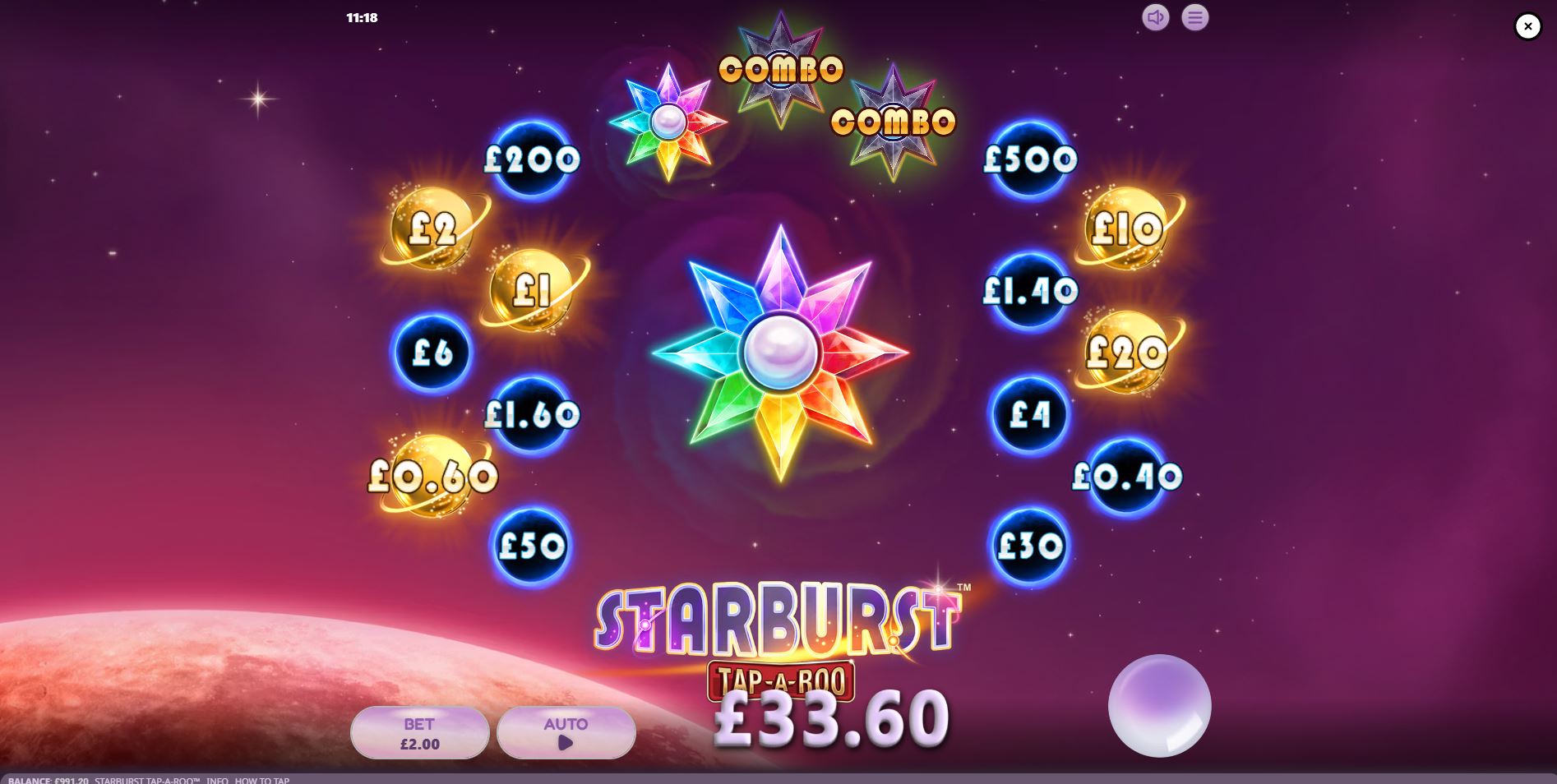Start AUTO play mode
Screen dimensions: 1557x784
(x=566, y=731)
